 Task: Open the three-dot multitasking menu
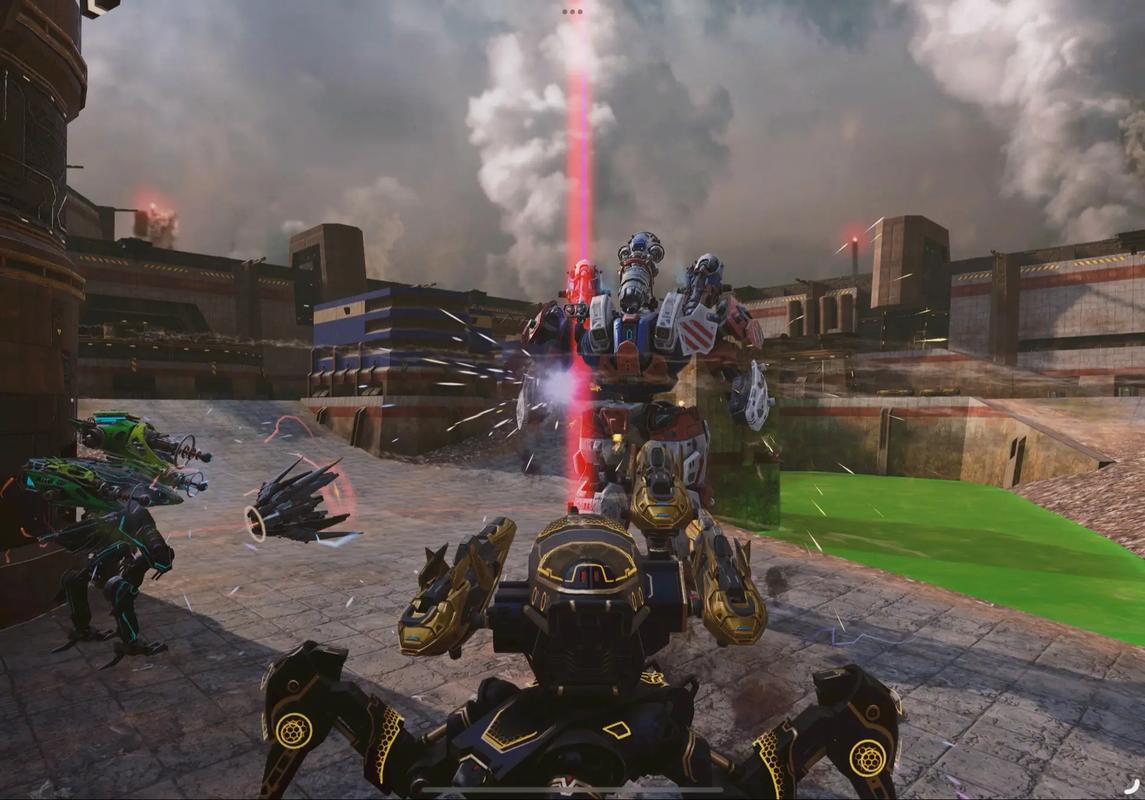572,12
